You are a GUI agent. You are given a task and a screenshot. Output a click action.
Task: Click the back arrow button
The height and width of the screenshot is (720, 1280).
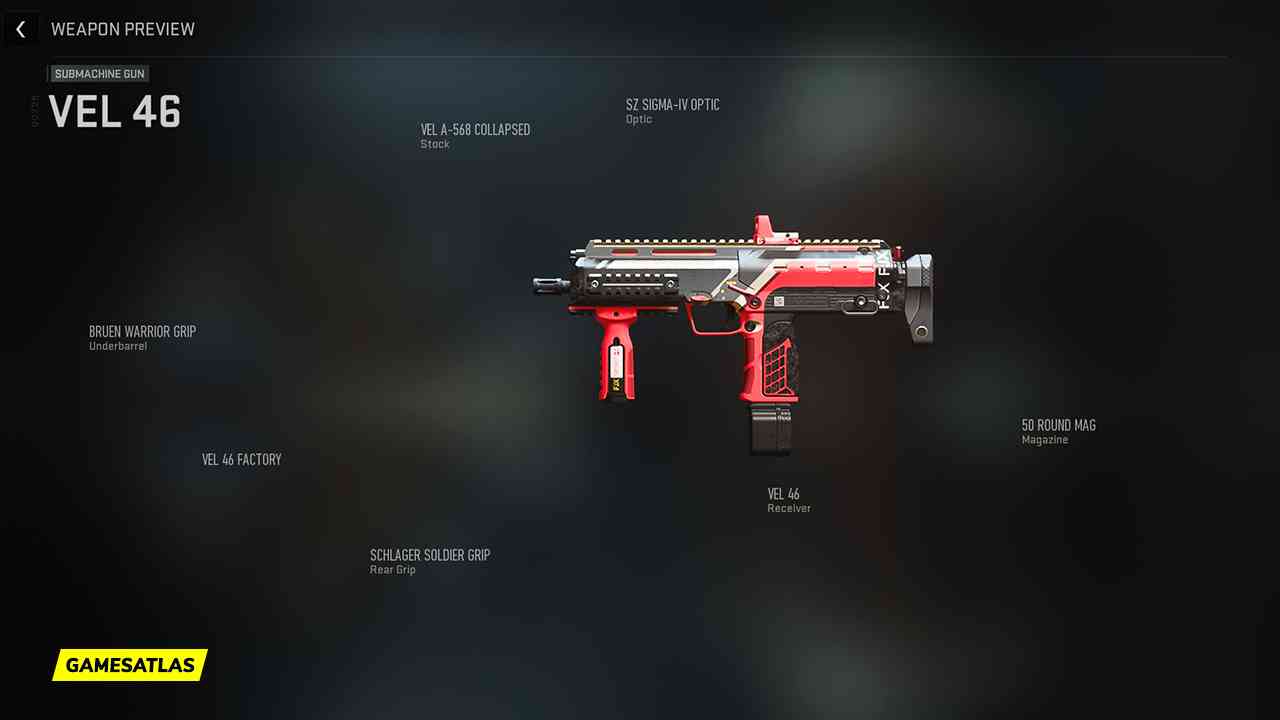(x=21, y=29)
